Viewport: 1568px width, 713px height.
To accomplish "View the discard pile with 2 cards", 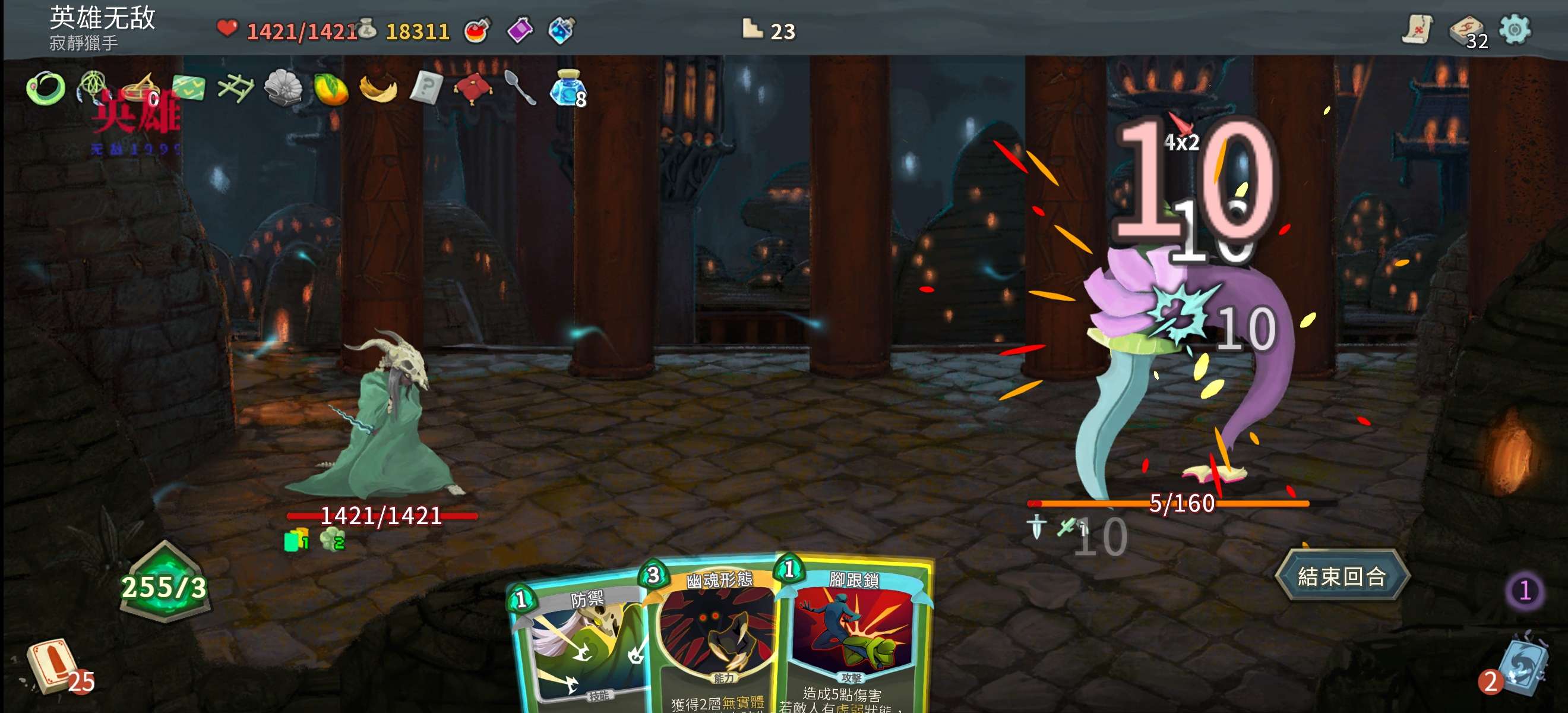I will coord(1520,670).
